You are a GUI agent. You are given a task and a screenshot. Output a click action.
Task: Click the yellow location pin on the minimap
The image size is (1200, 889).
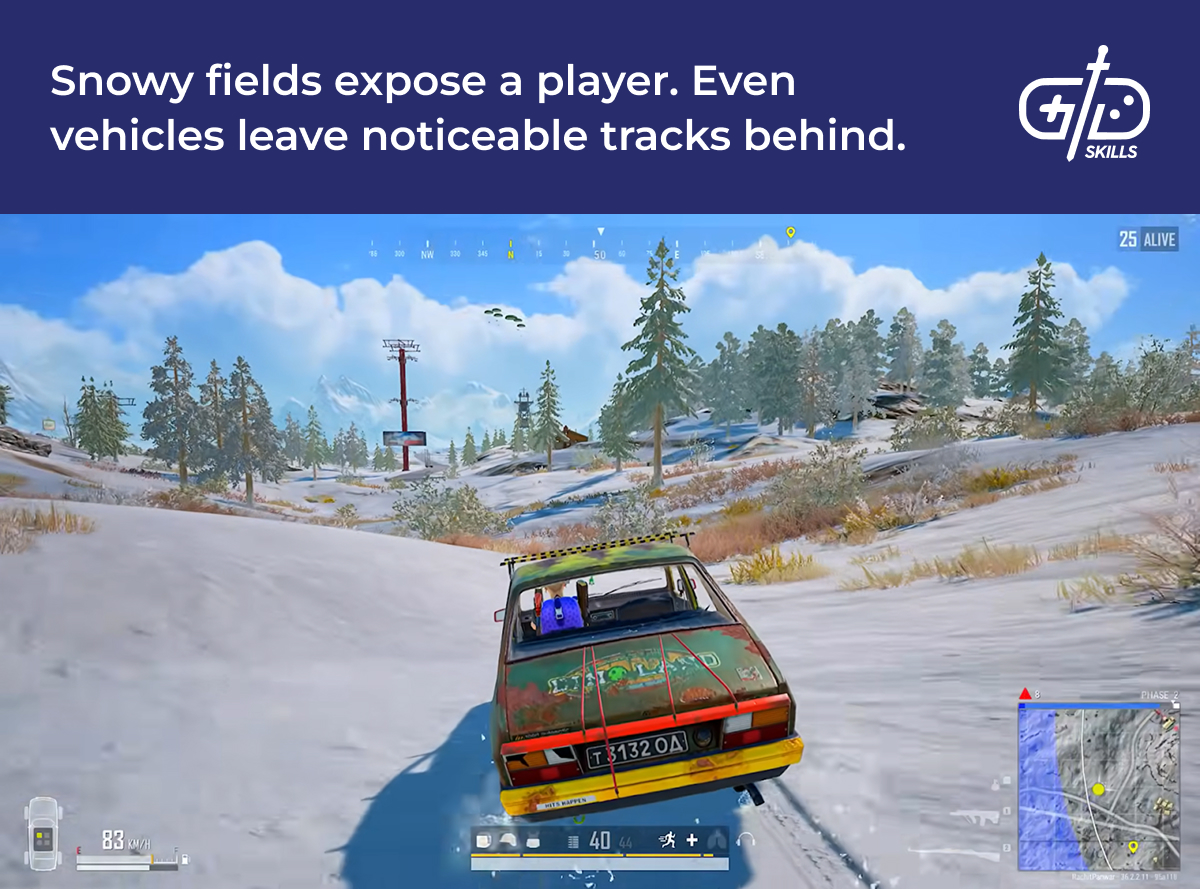pos(1133,847)
